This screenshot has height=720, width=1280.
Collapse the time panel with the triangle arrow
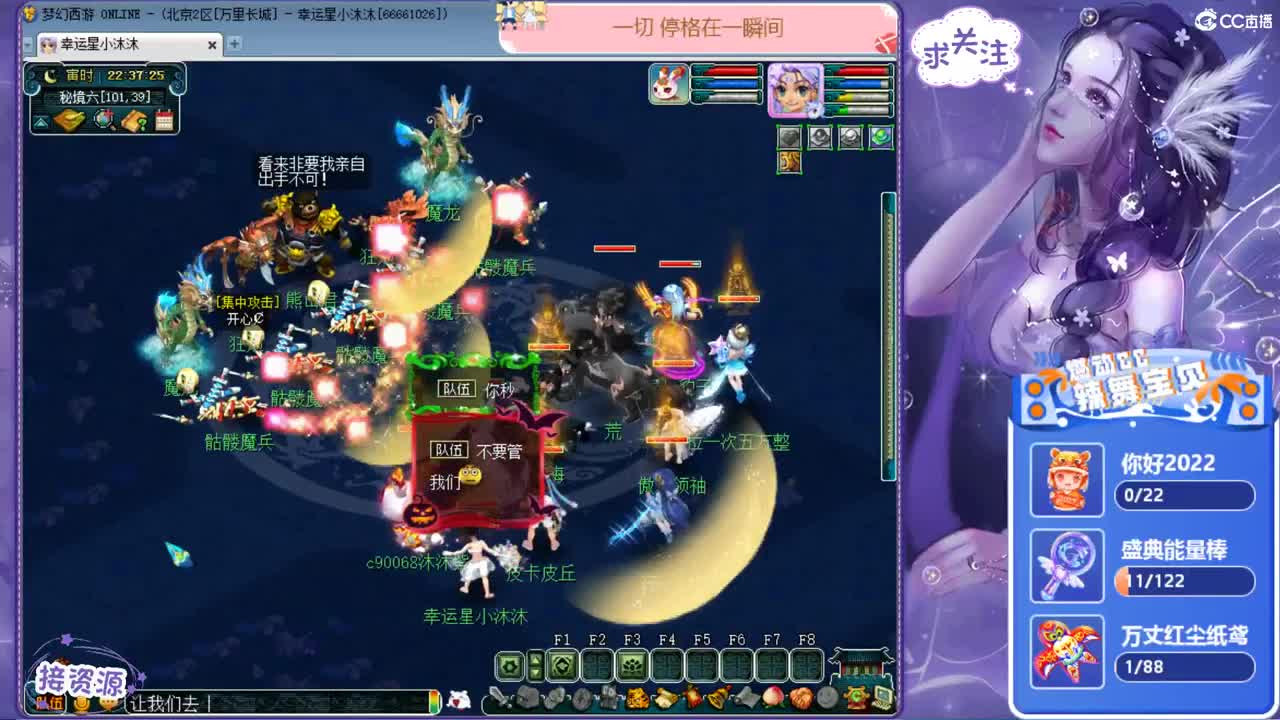coord(41,121)
